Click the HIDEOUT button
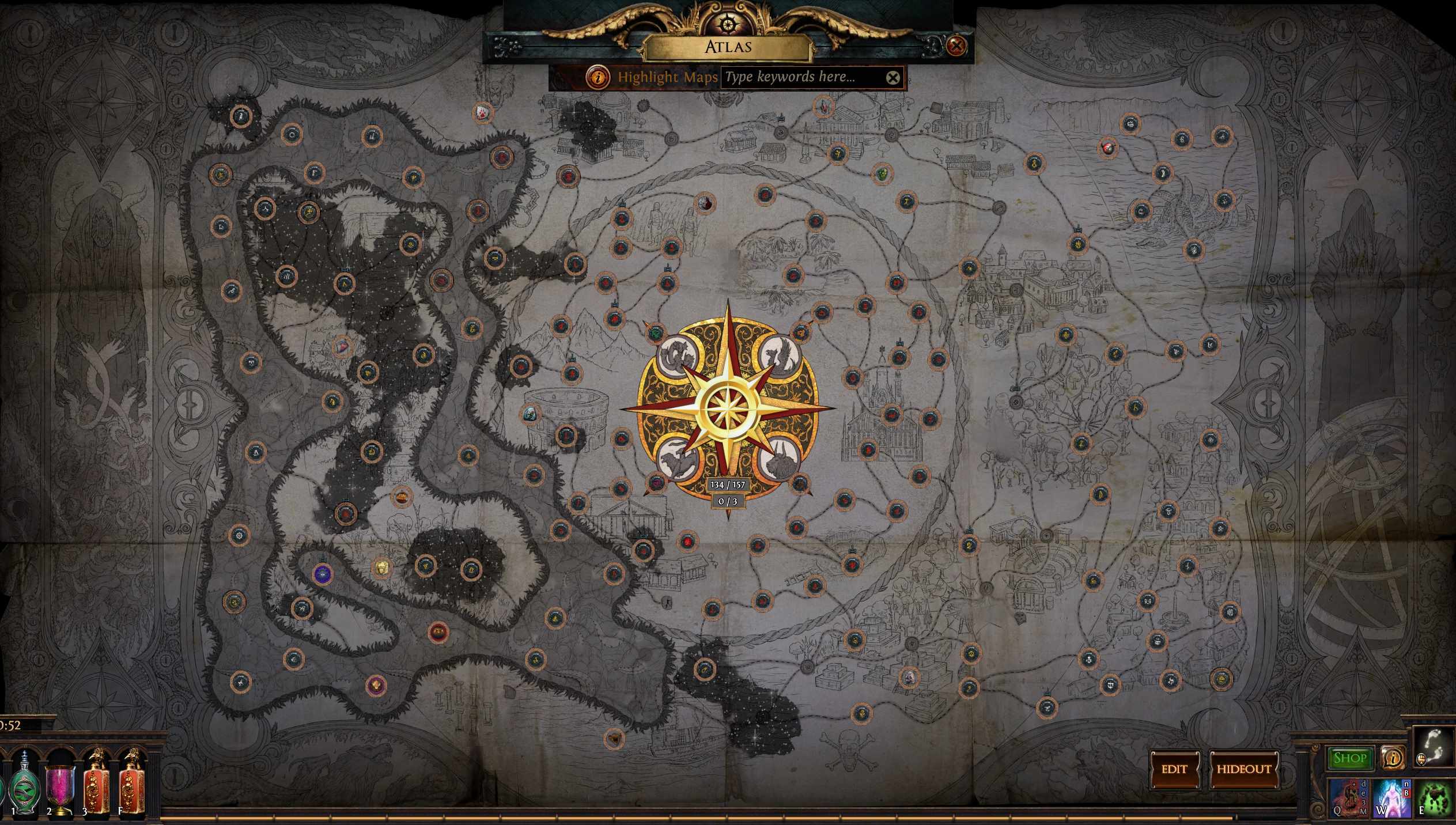Viewport: 1456px width, 825px height. click(1244, 769)
